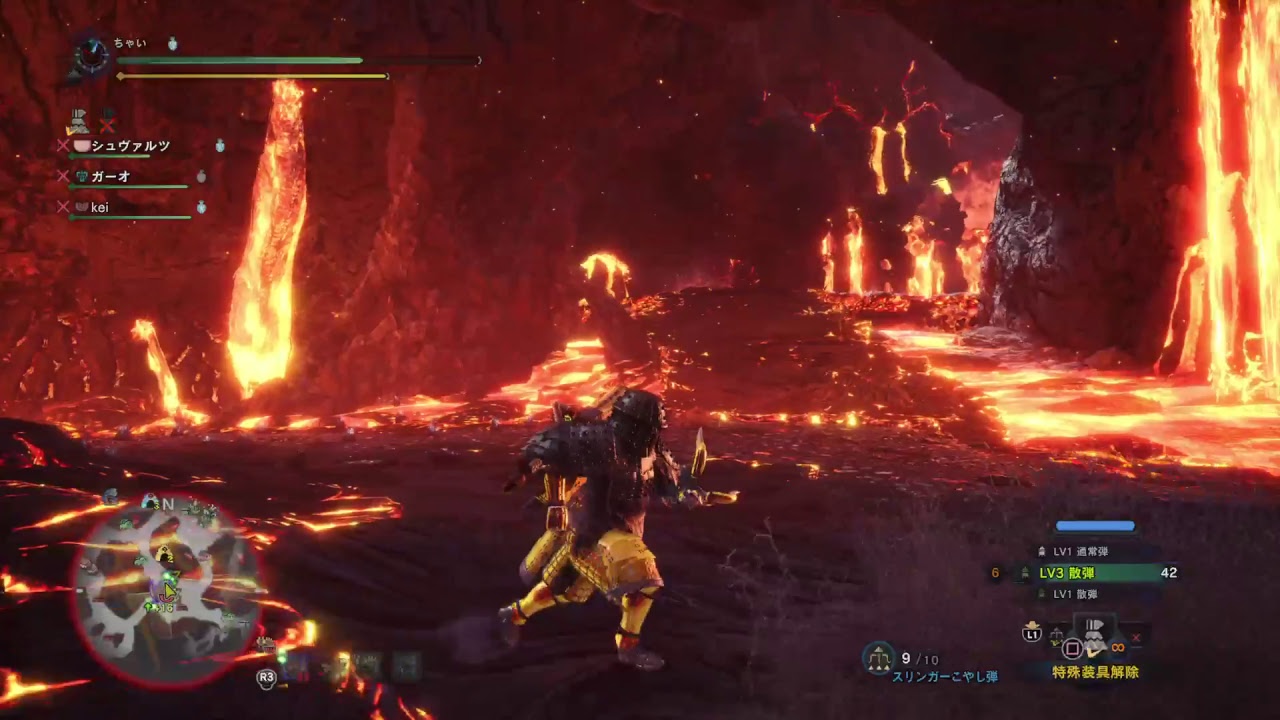Select party member ガーオ
Viewport: 1280px width, 720px height.
coord(111,177)
